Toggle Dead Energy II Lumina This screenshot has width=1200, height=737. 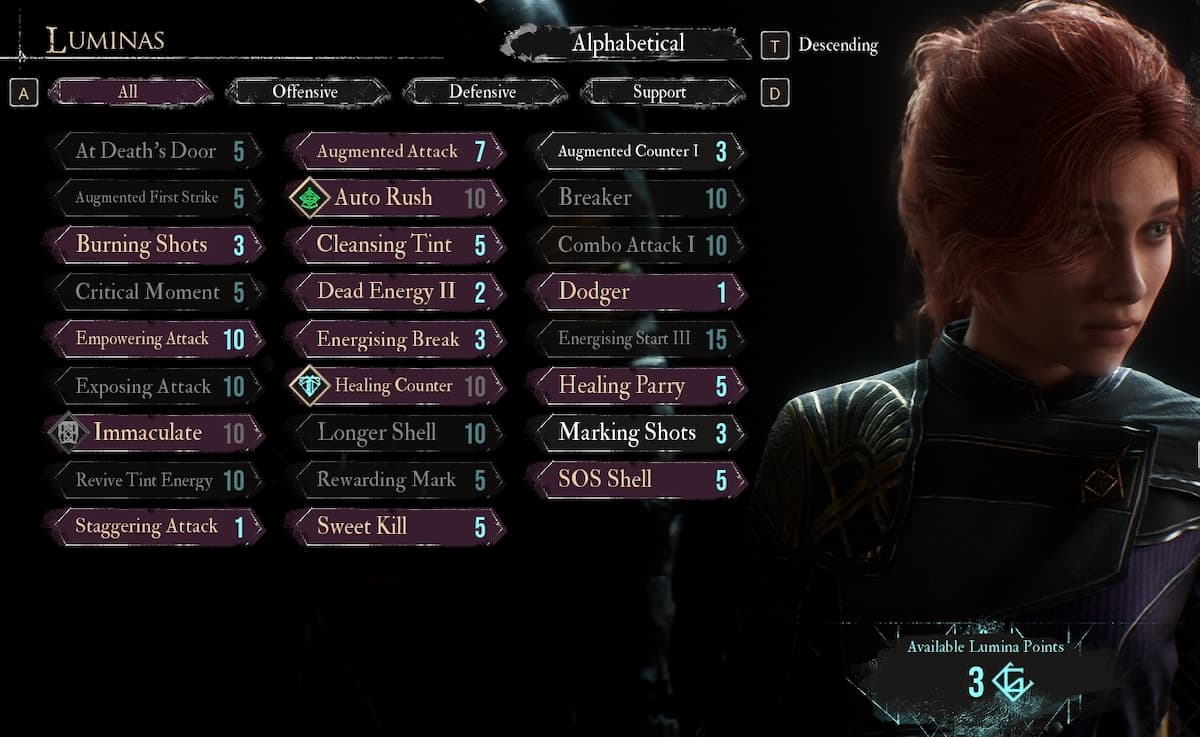click(394, 292)
